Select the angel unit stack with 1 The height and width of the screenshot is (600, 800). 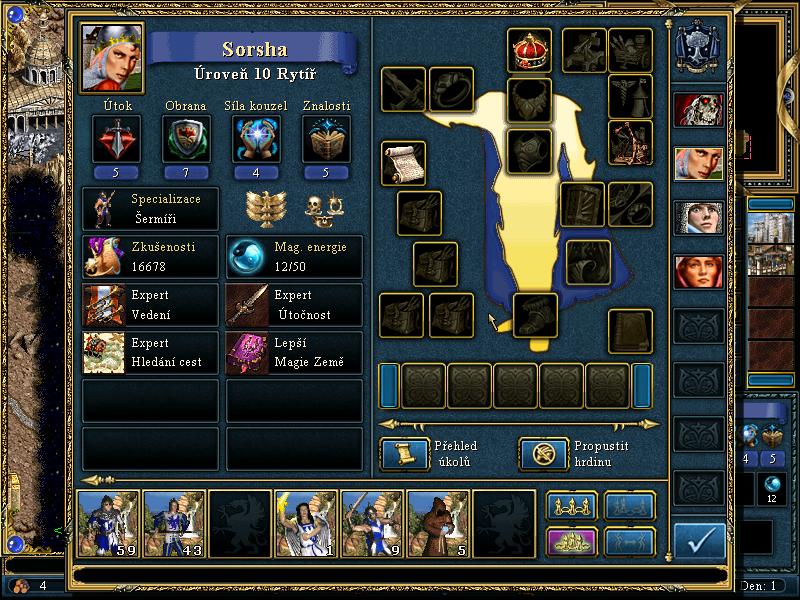tap(306, 523)
